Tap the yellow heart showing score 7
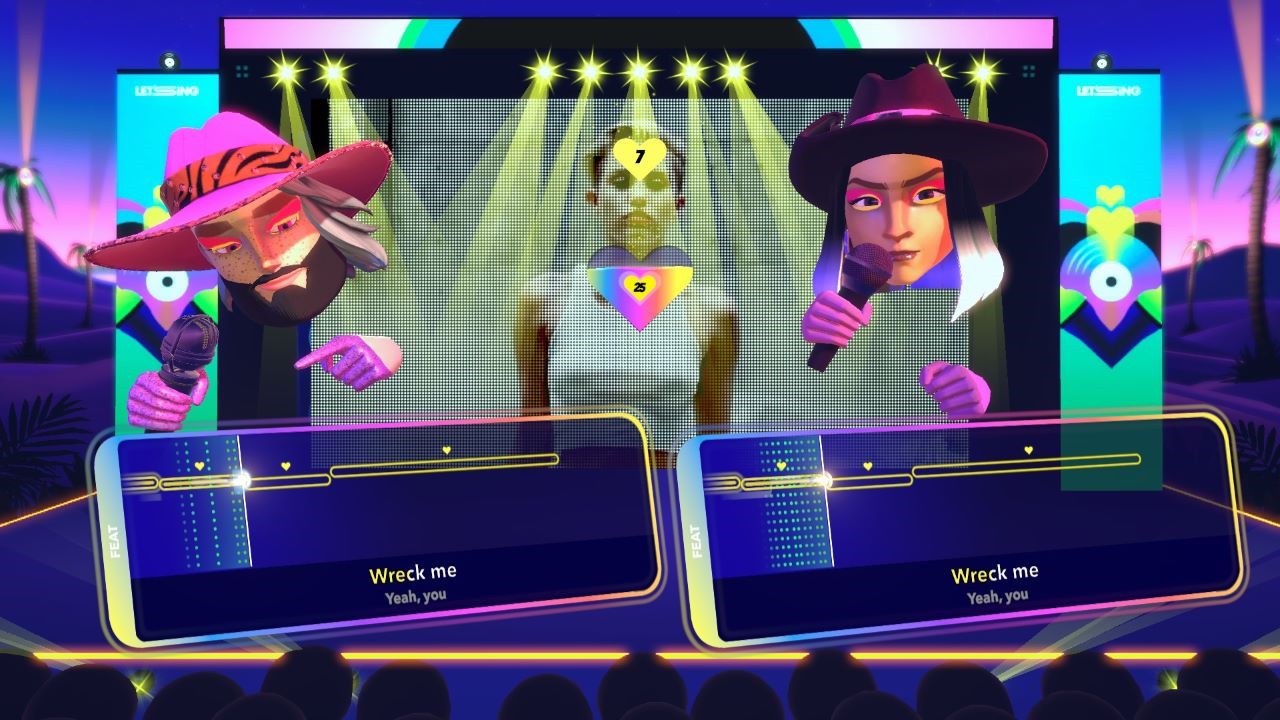Screen dimensions: 1280x720 (x=638, y=155)
